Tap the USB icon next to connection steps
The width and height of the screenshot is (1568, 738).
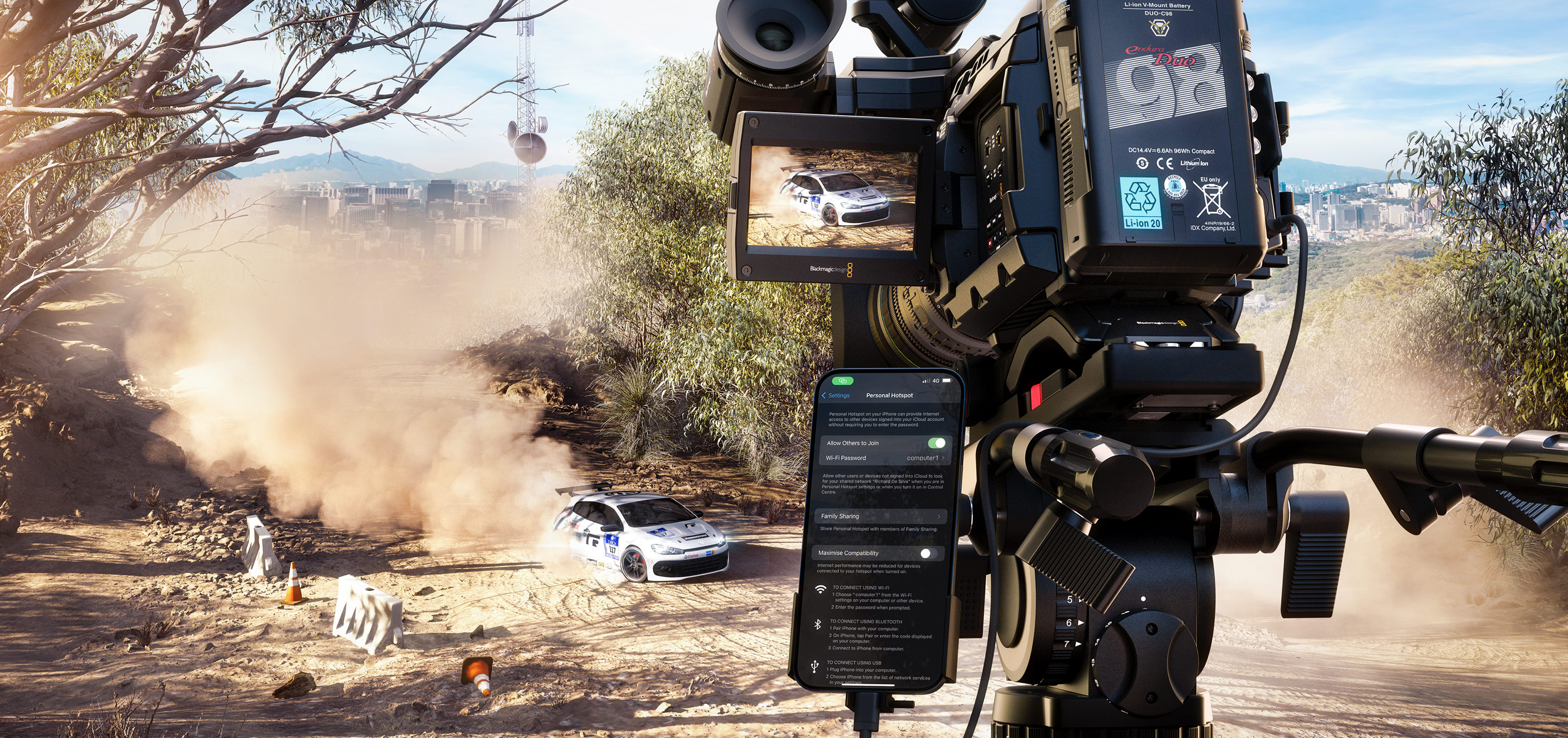[814, 667]
